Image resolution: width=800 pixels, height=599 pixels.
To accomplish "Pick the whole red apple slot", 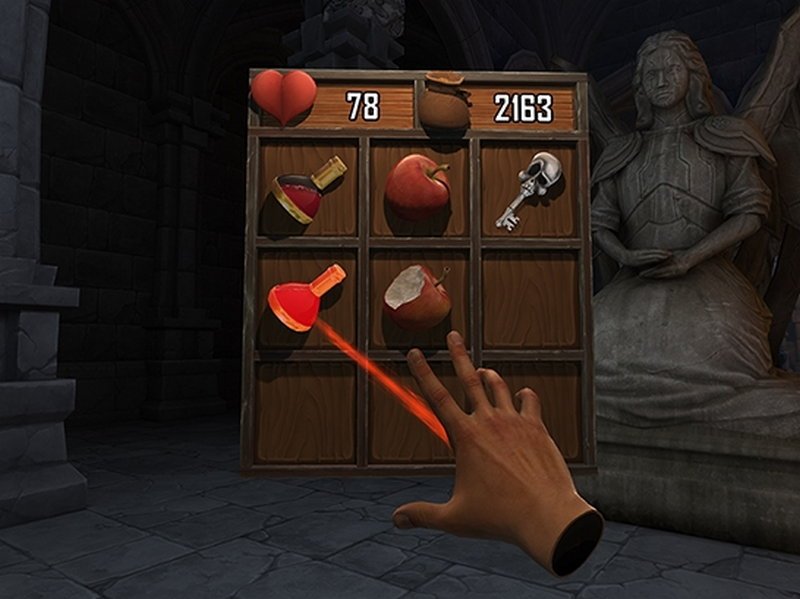I will pyautogui.click(x=418, y=186).
